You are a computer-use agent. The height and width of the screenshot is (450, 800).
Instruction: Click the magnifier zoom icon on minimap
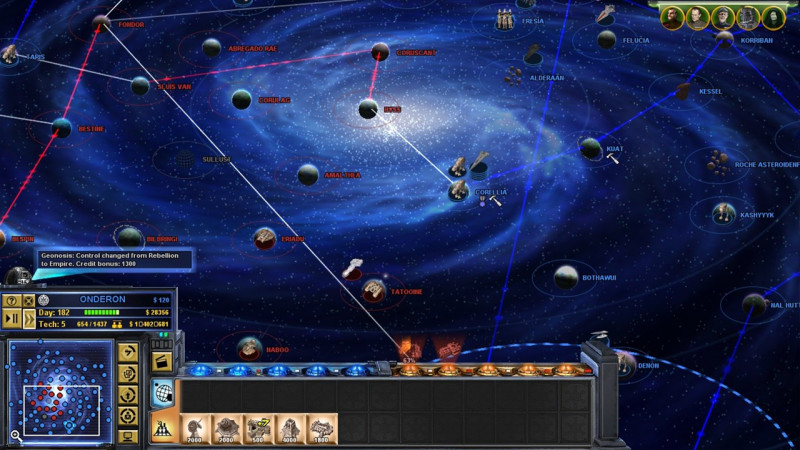pos(16,436)
